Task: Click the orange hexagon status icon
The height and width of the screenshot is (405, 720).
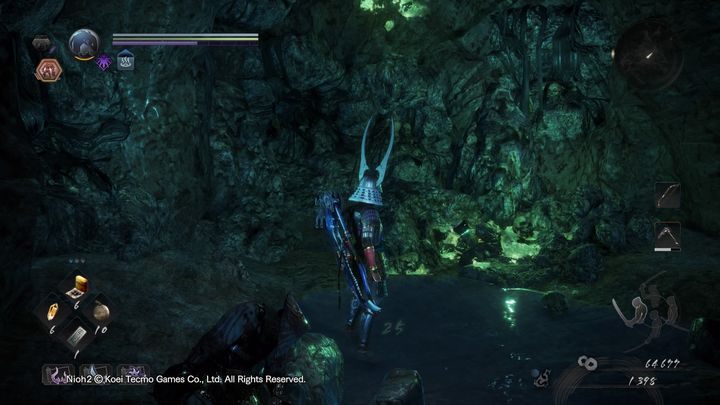Action: pos(46,69)
